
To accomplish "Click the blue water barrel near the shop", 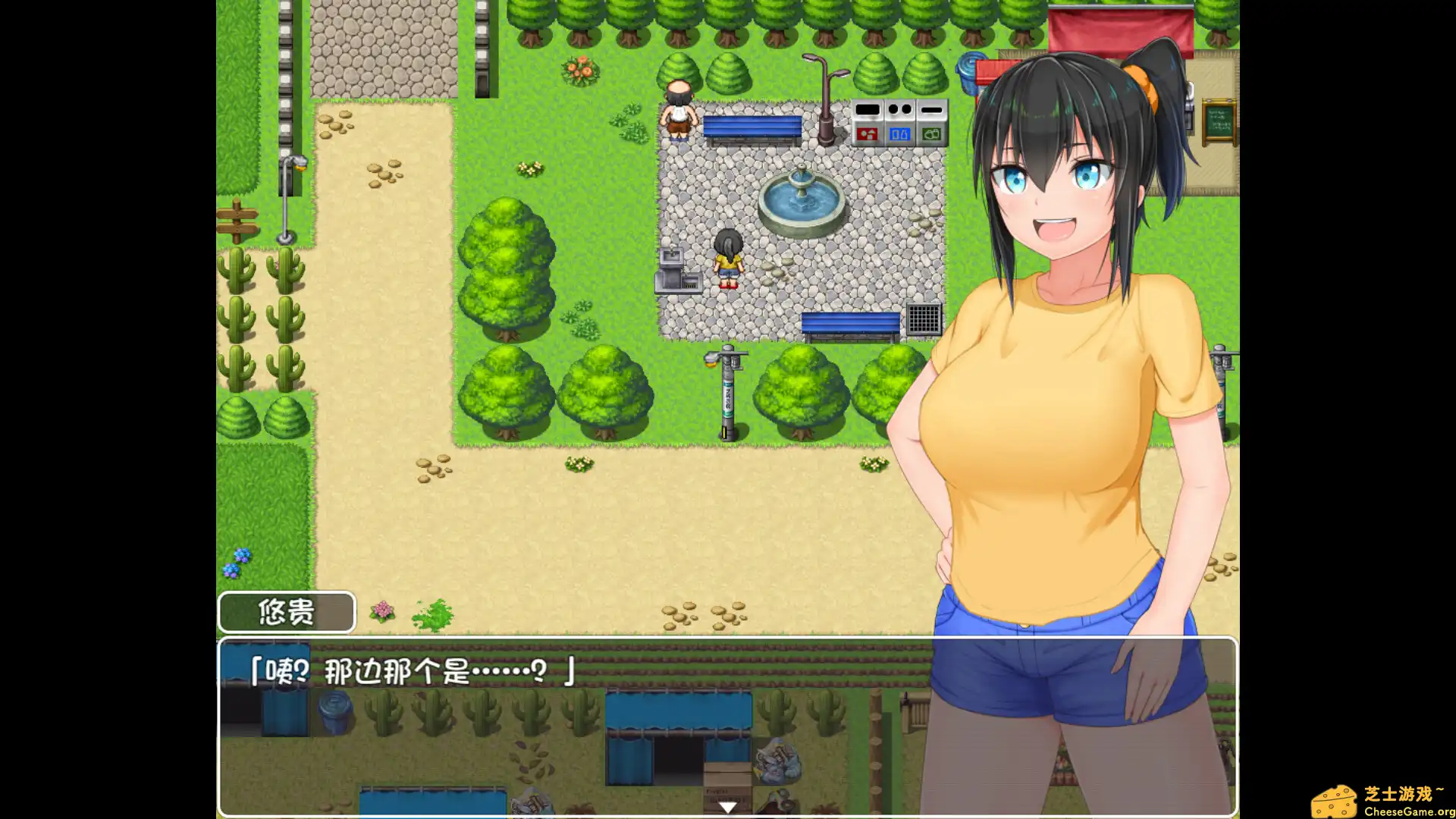I will pyautogui.click(x=971, y=72).
